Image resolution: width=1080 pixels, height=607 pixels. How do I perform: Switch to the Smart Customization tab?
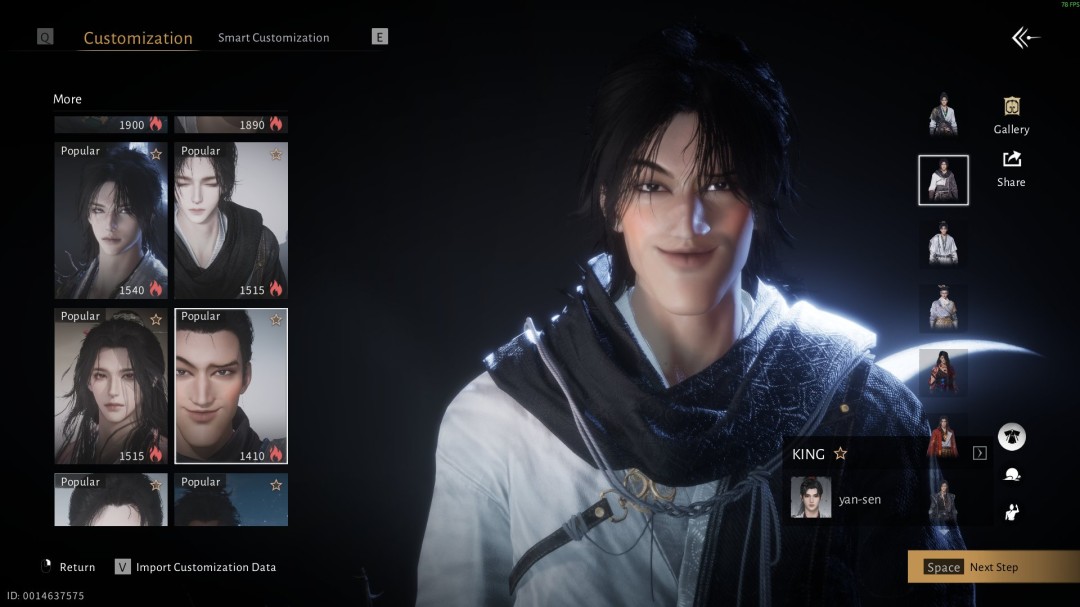(273, 38)
